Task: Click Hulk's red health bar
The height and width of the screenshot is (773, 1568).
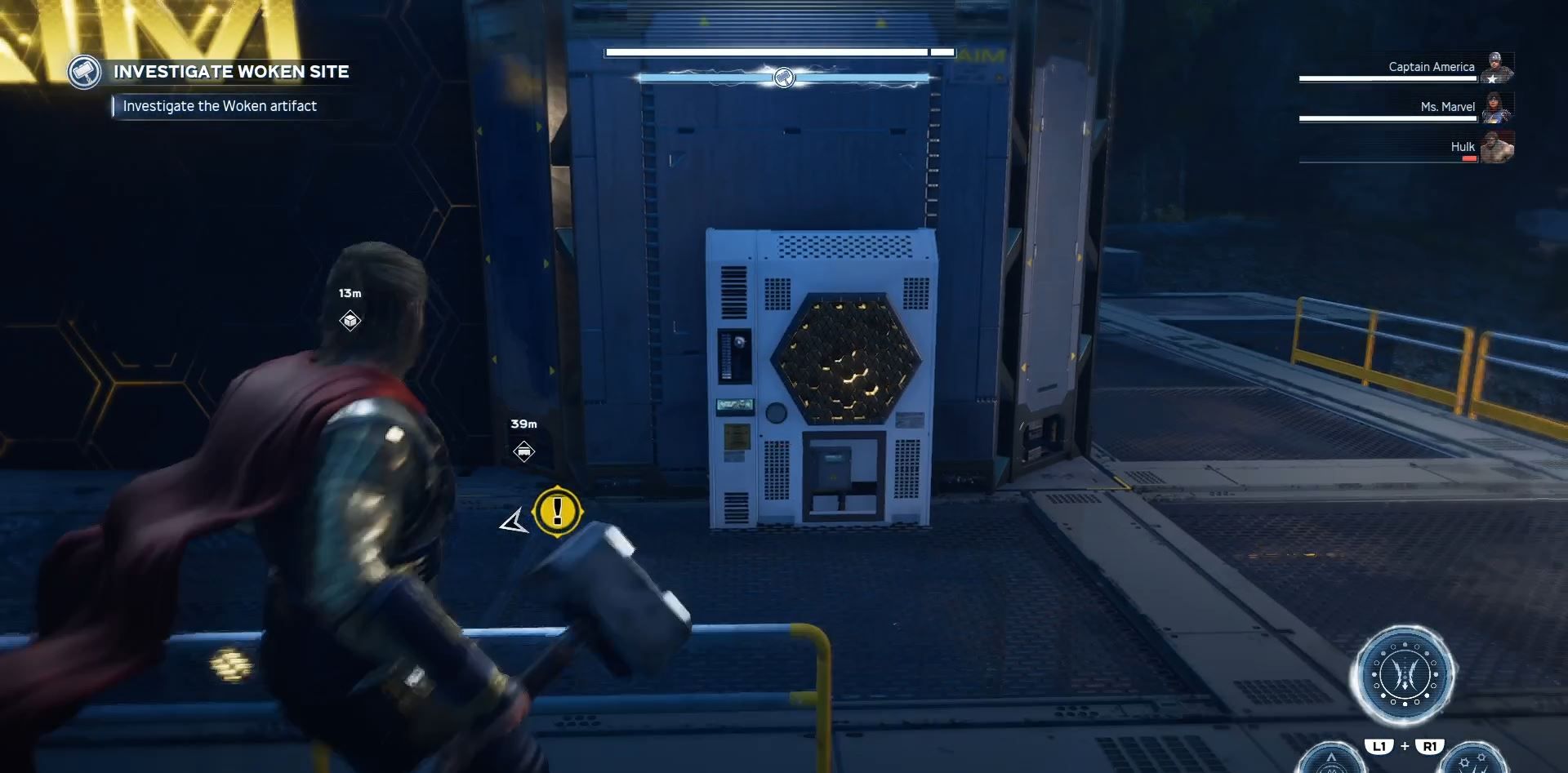Action: point(1468,158)
